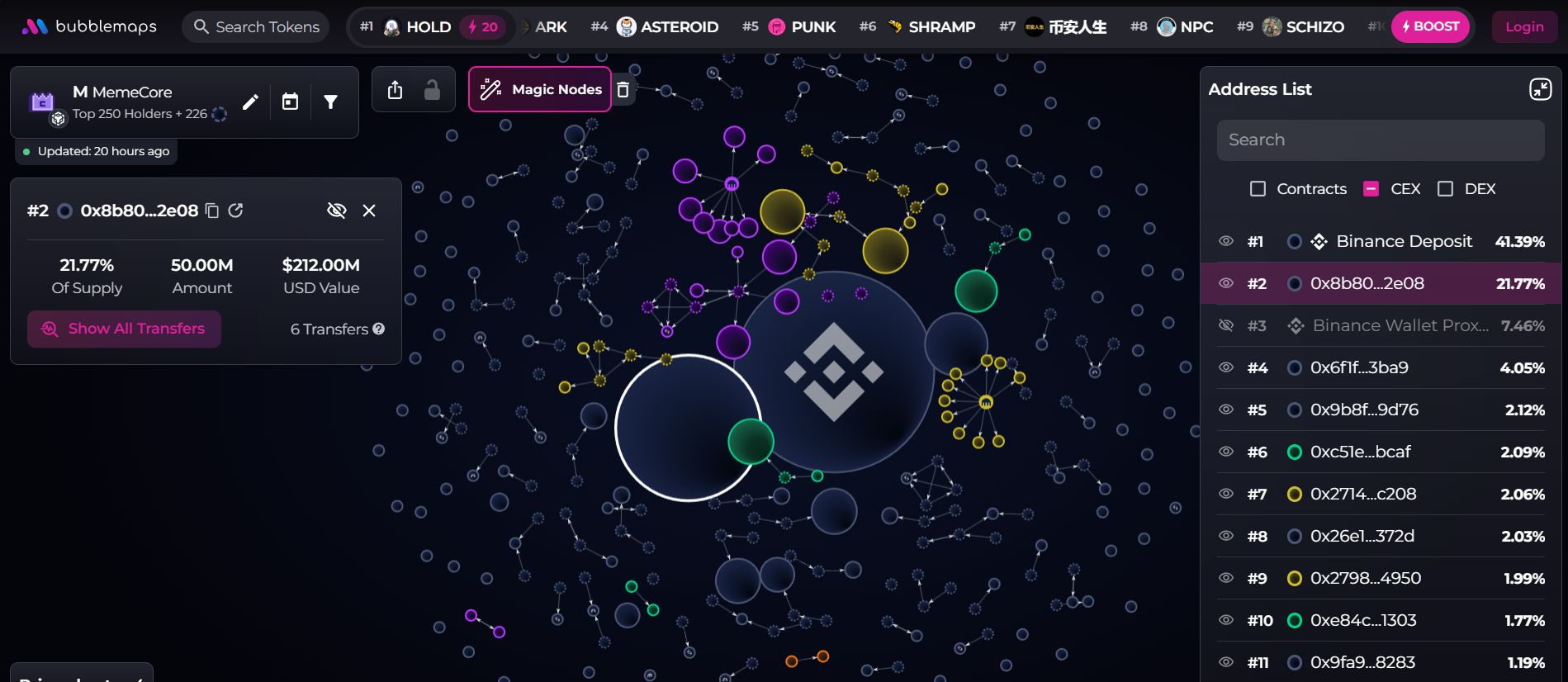Edit the MemeCore map with the pencil
The image size is (1568, 682).
pos(250,102)
